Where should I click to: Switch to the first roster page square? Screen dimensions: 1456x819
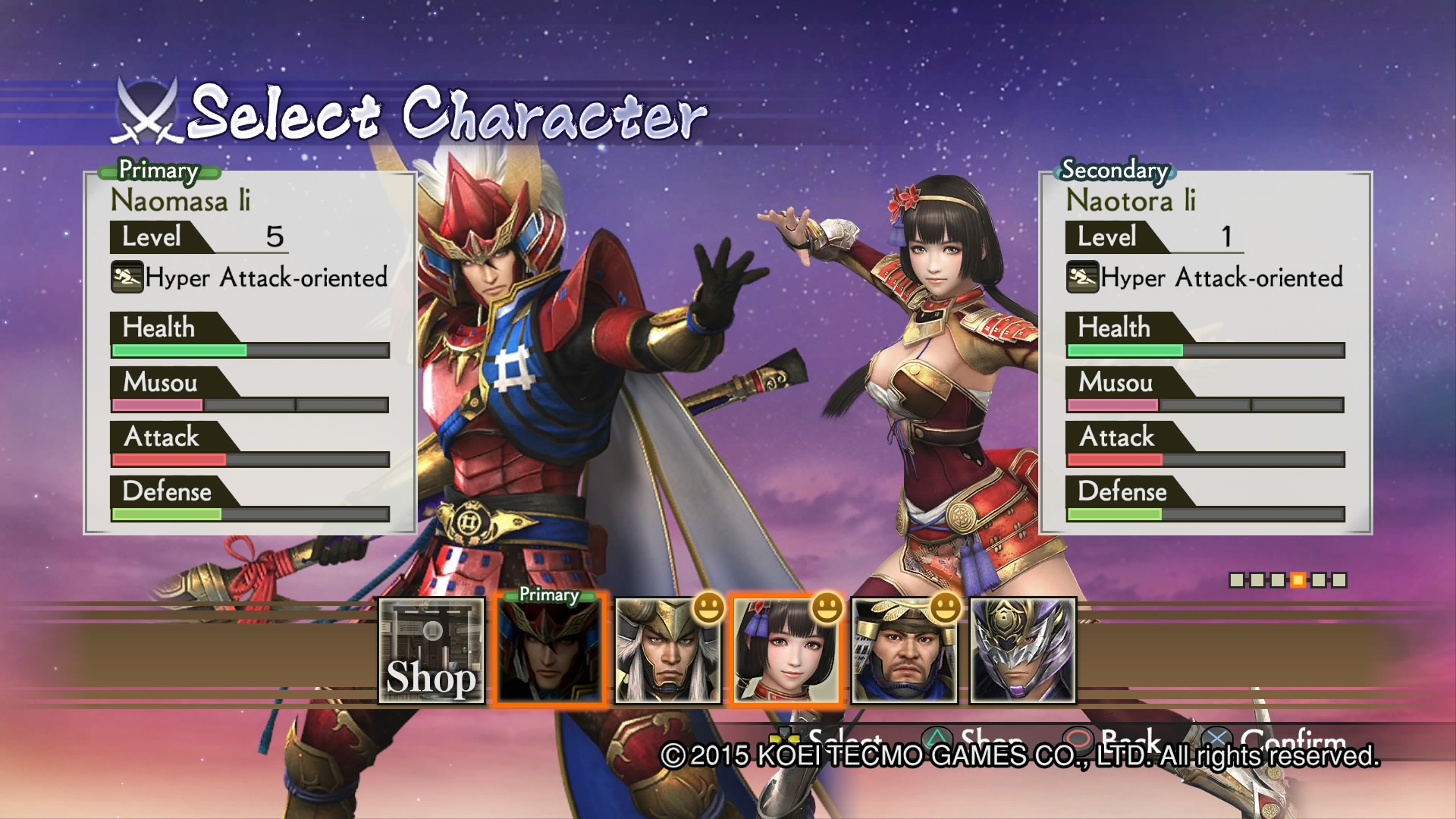[1237, 580]
